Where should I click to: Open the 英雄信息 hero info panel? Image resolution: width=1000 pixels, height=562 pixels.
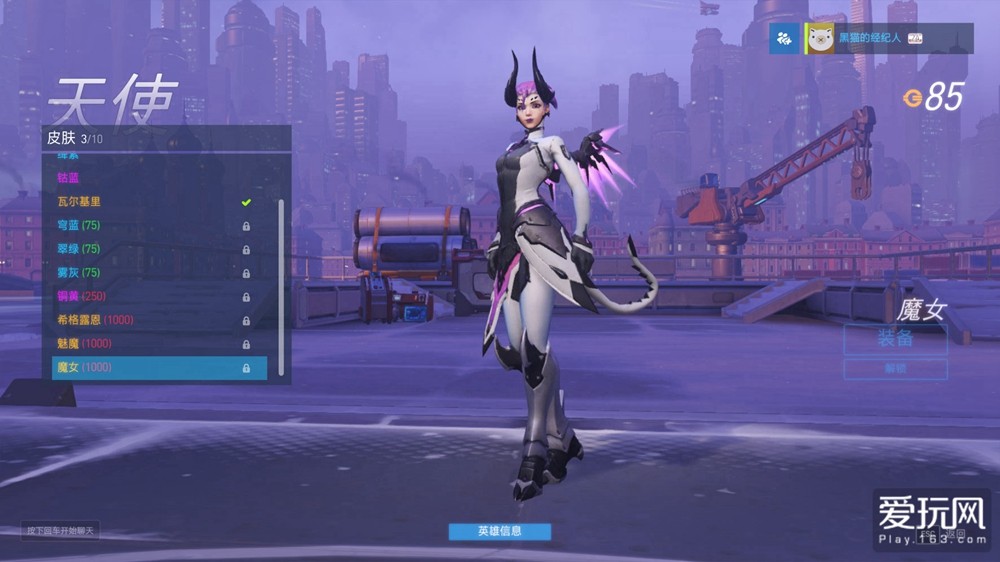coord(499,531)
